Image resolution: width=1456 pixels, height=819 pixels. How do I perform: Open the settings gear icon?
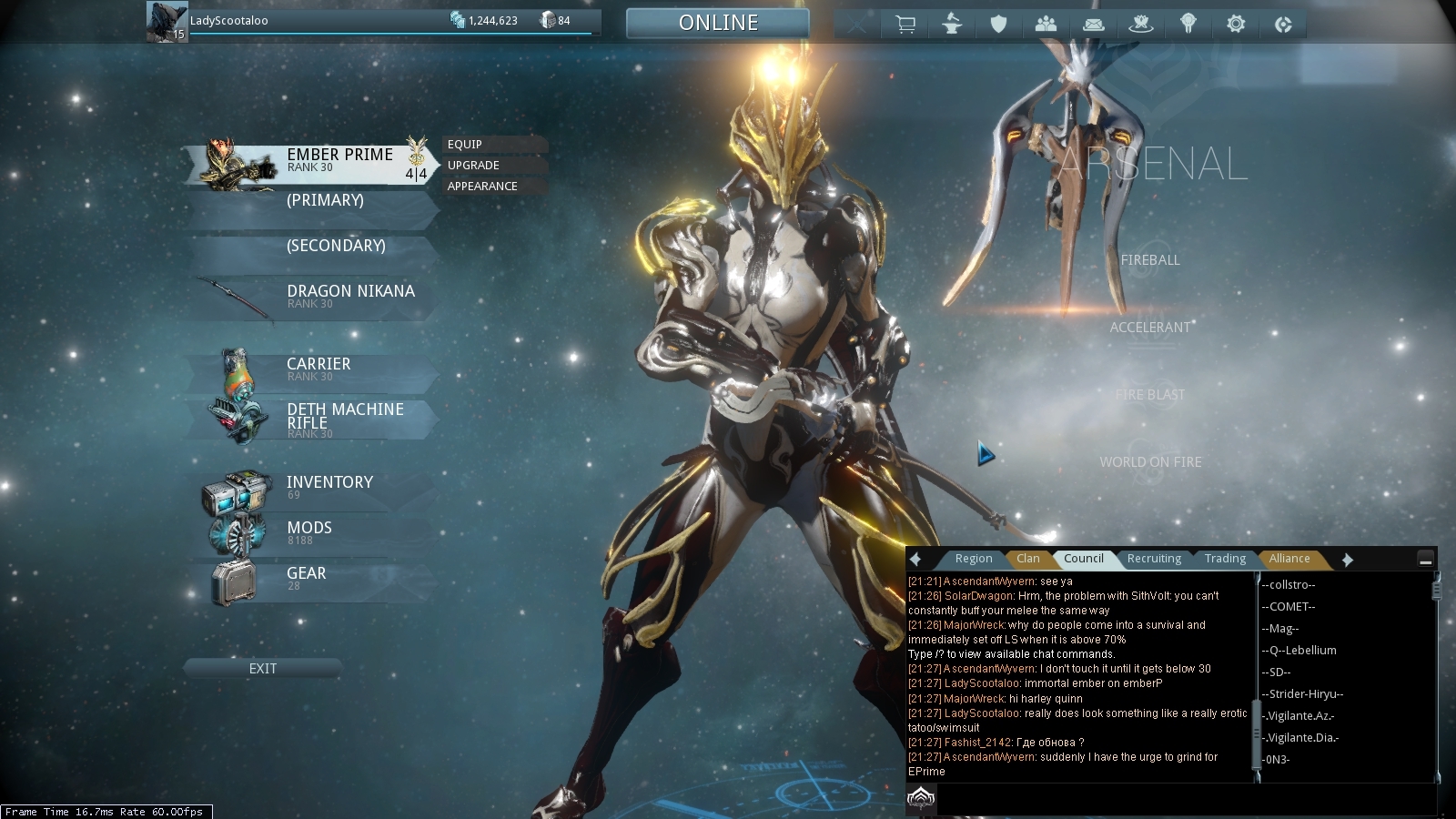pyautogui.click(x=1236, y=25)
